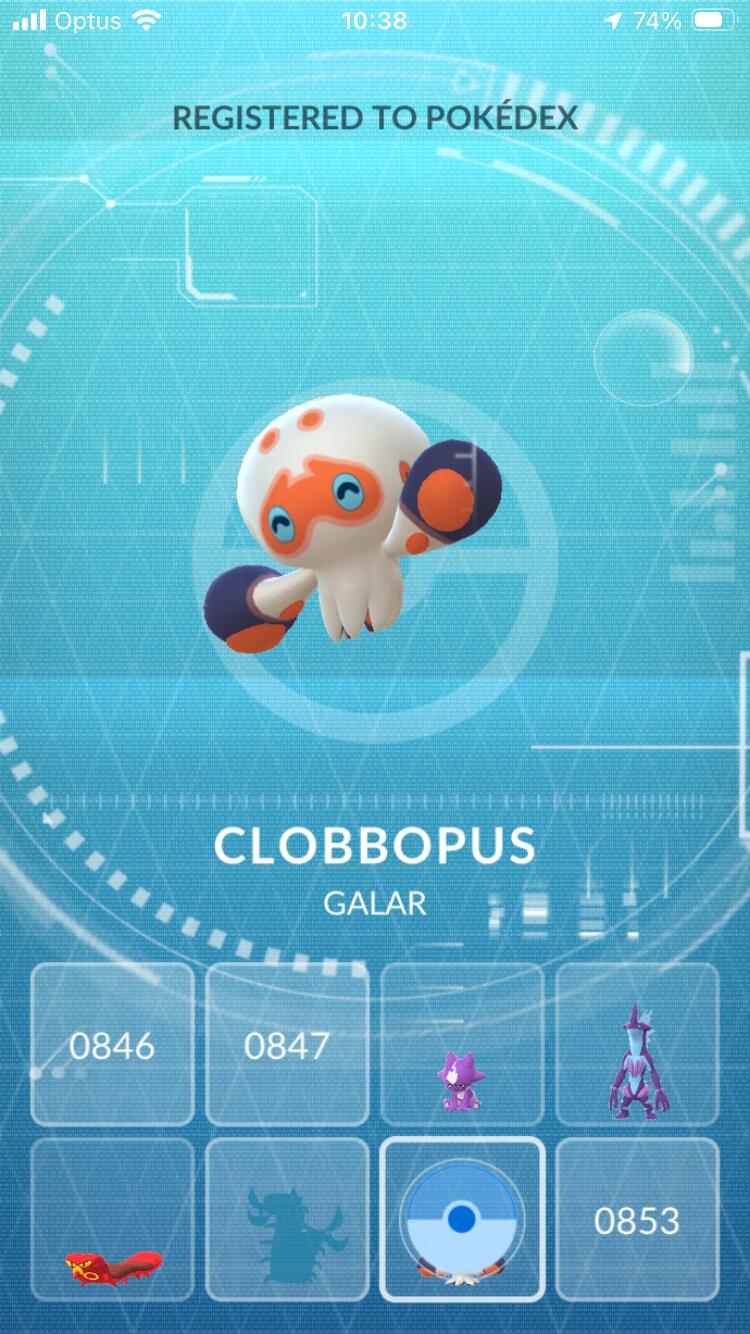Open the shadowed silhouette Pokémon tile
The image size is (750, 1334).
tap(287, 1220)
